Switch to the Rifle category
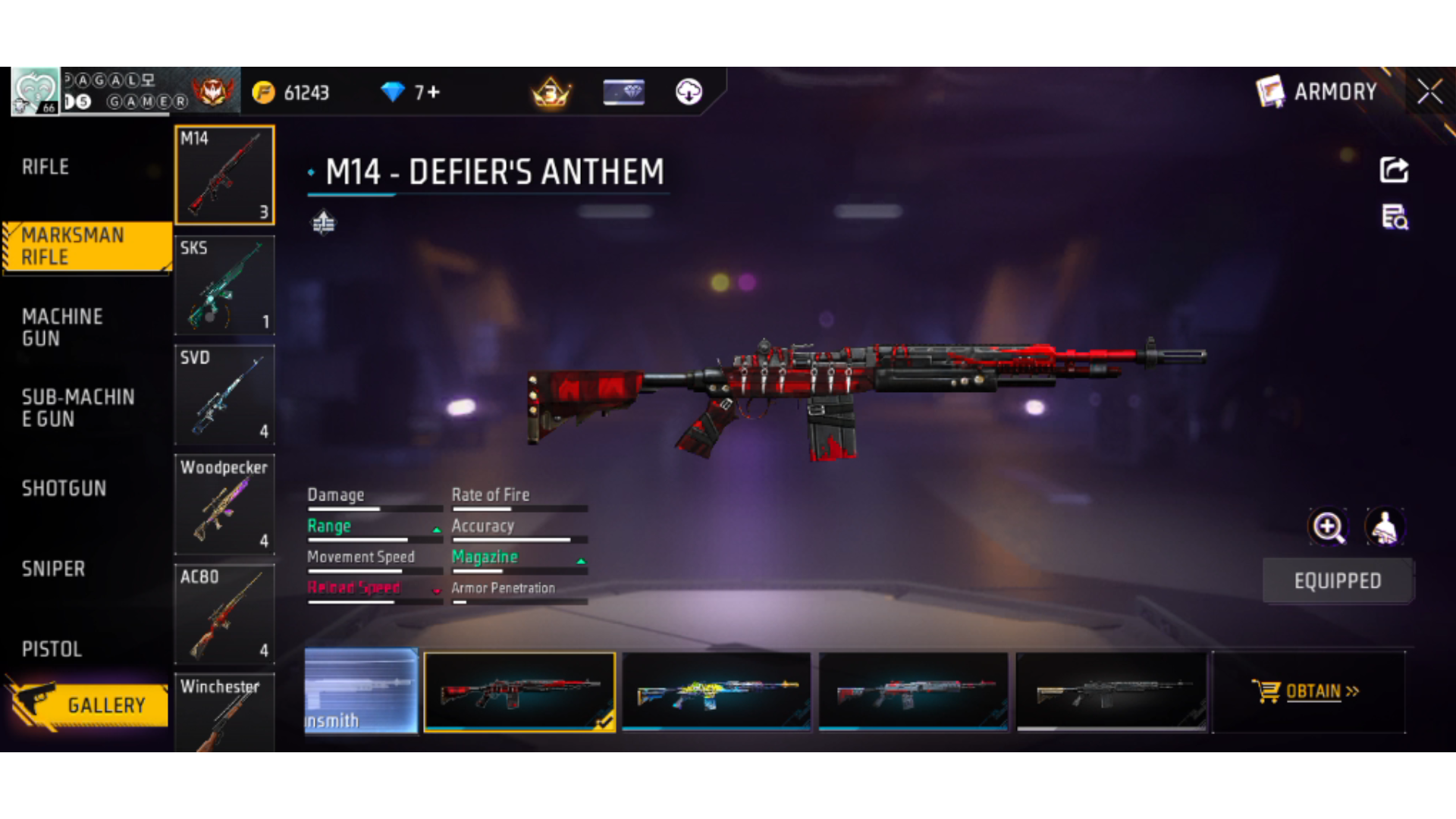The height and width of the screenshot is (819, 1456). (x=45, y=167)
